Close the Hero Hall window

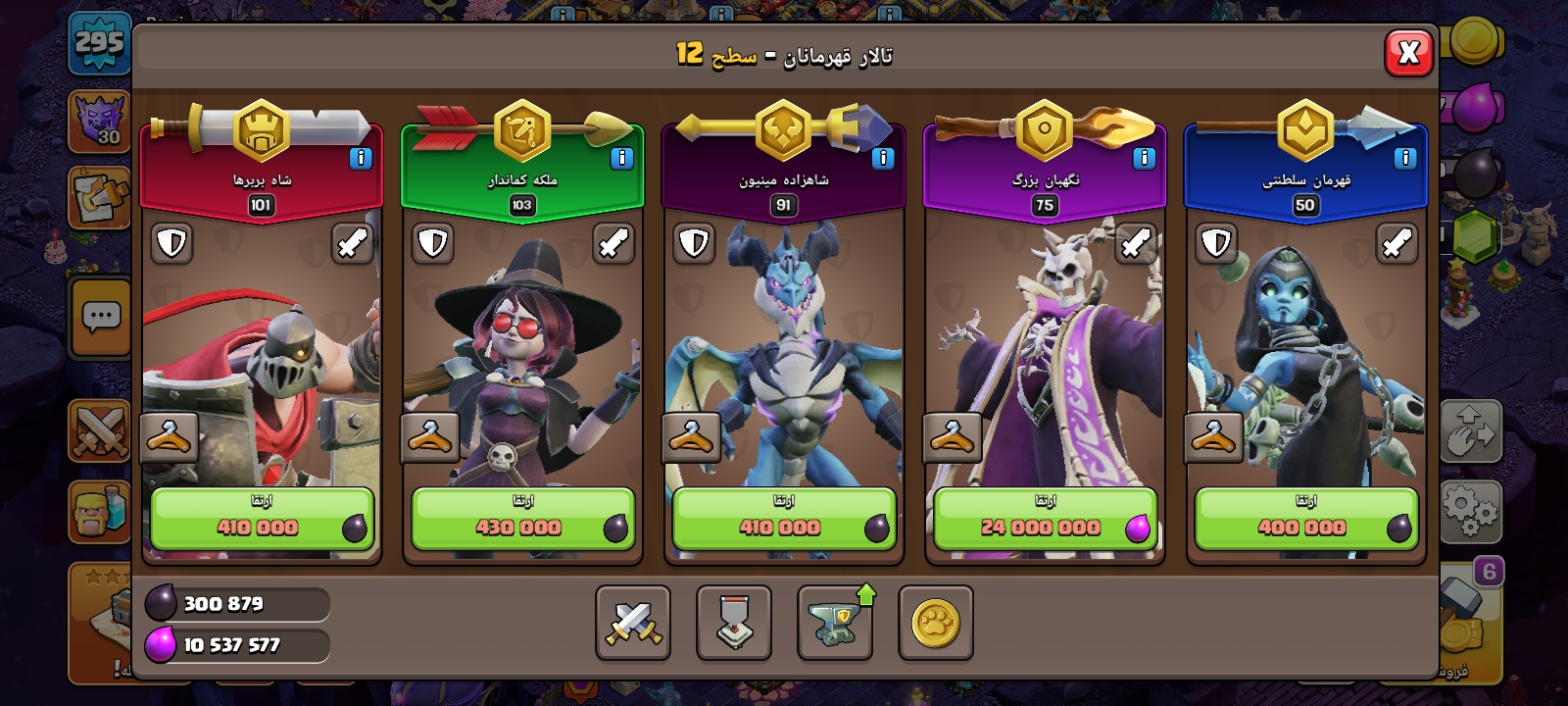(1408, 53)
